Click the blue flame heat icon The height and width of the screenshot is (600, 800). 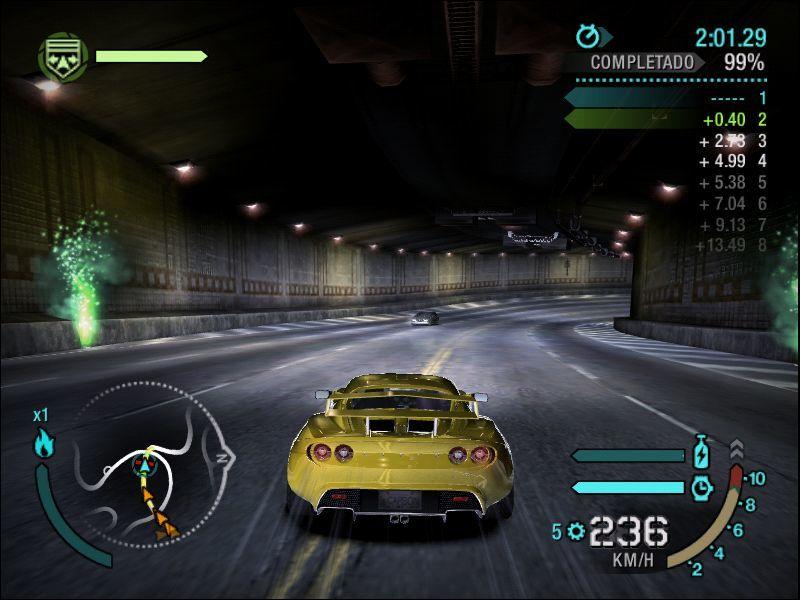tap(44, 443)
